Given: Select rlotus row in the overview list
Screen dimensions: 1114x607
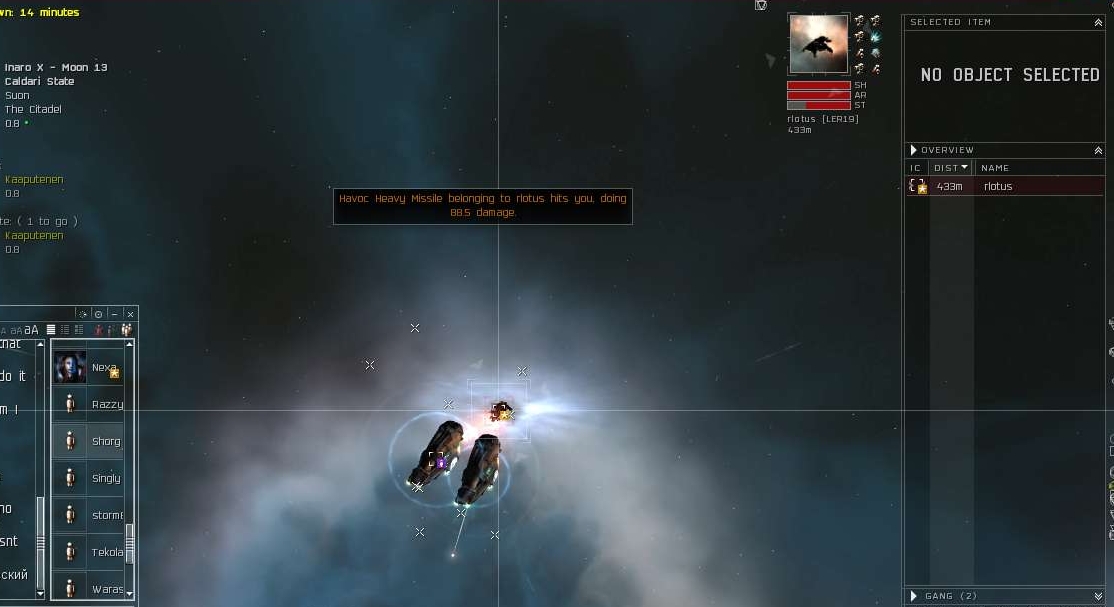Looking at the screenshot, I should (x=1000, y=186).
